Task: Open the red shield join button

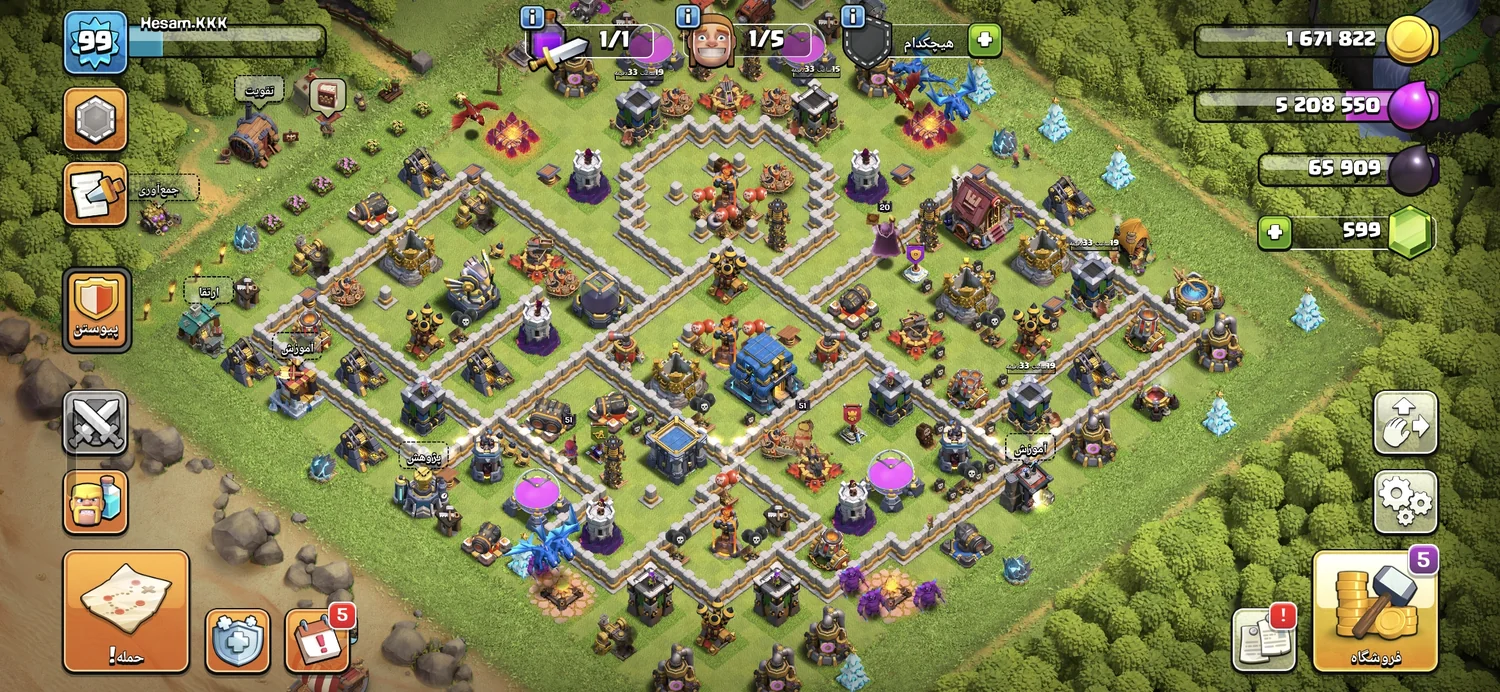Action: coord(96,310)
